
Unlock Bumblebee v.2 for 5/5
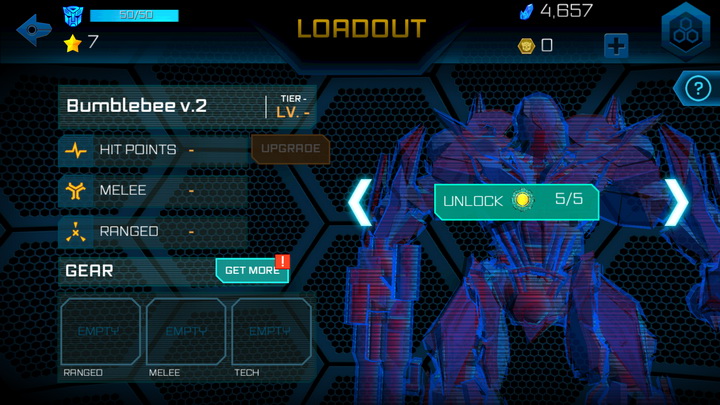coord(516,200)
